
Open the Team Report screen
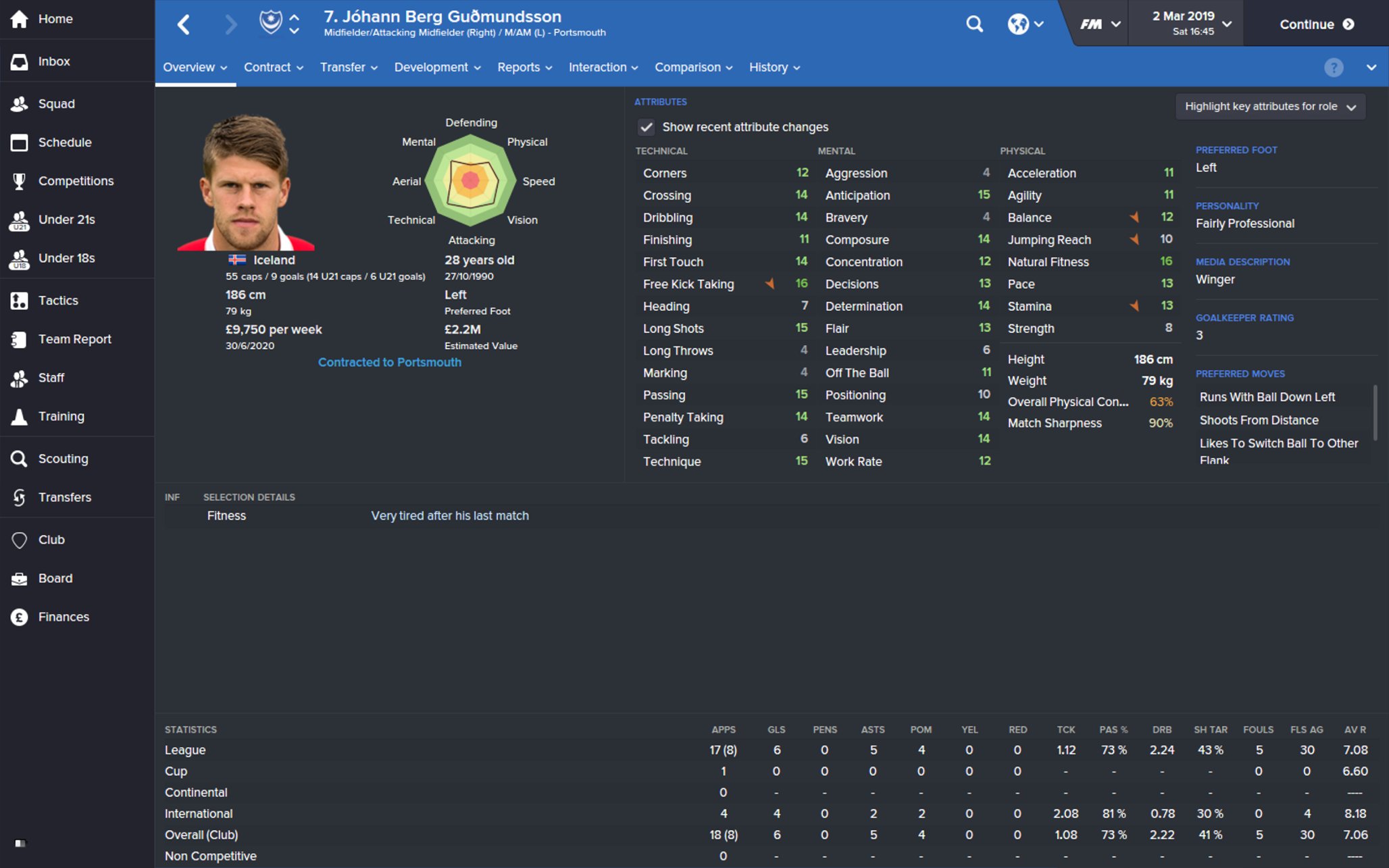(x=75, y=338)
